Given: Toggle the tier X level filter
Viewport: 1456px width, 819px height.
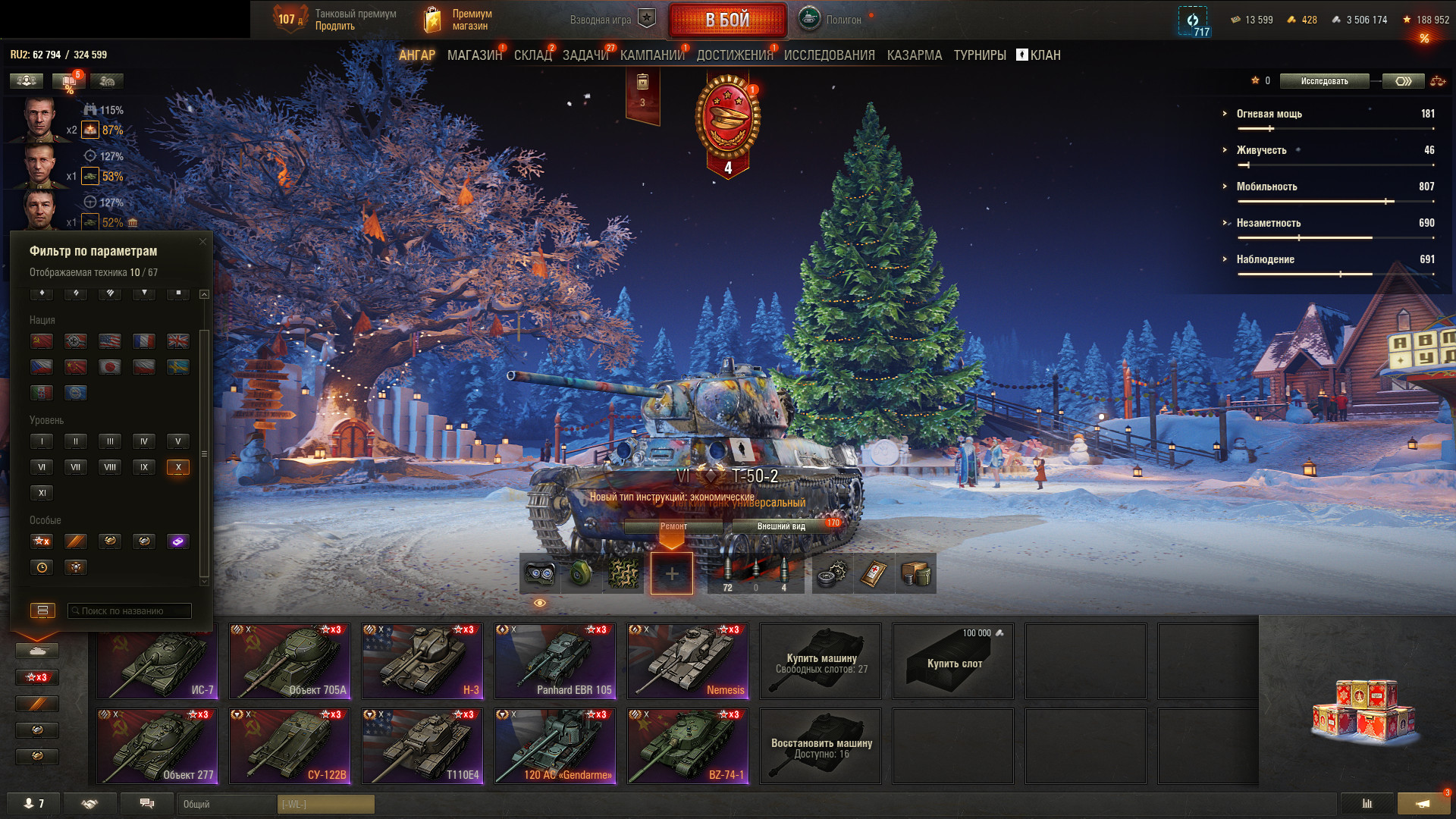Looking at the screenshot, I should pos(178,467).
